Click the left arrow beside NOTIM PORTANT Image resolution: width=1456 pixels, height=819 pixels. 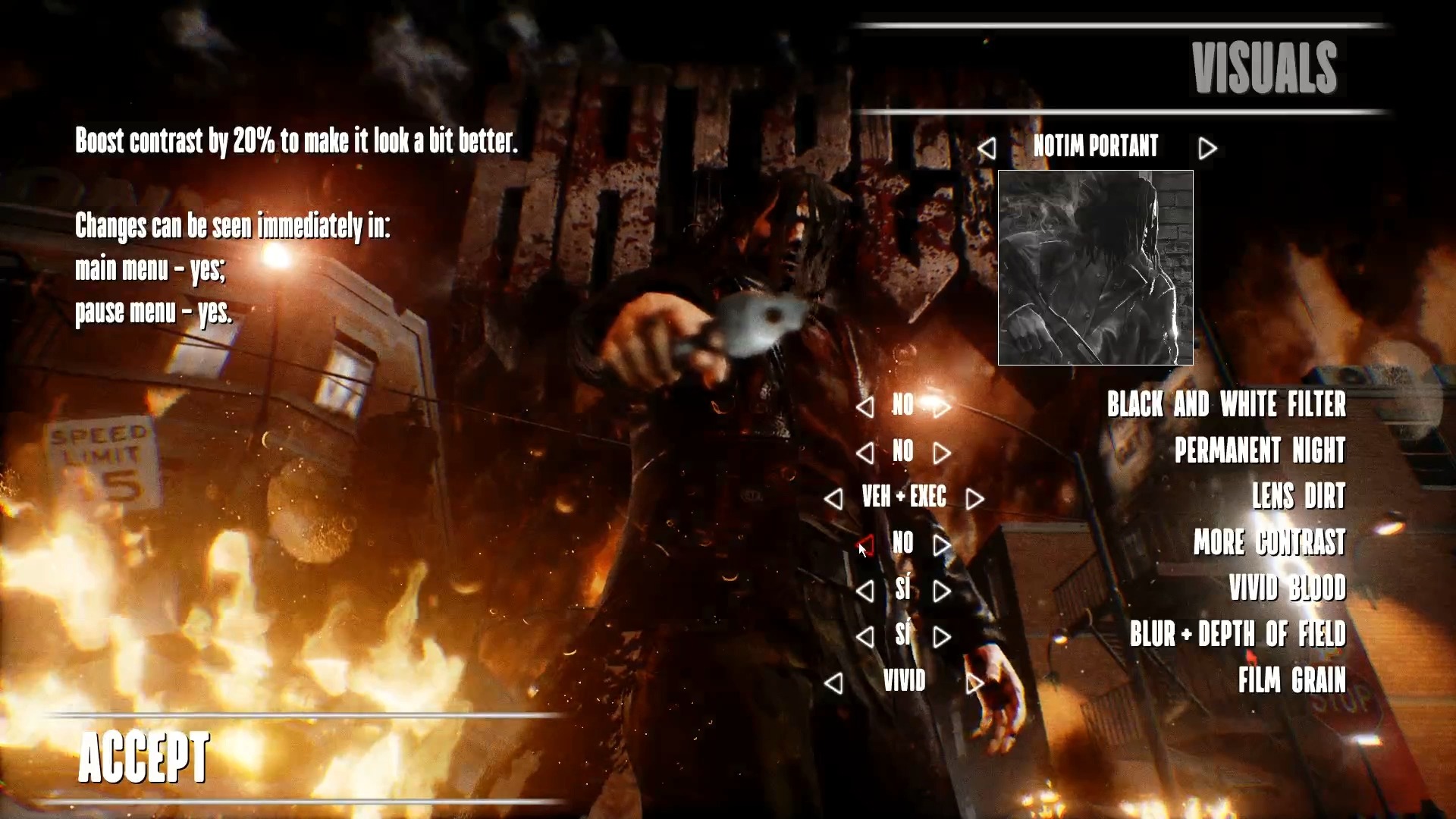(987, 149)
